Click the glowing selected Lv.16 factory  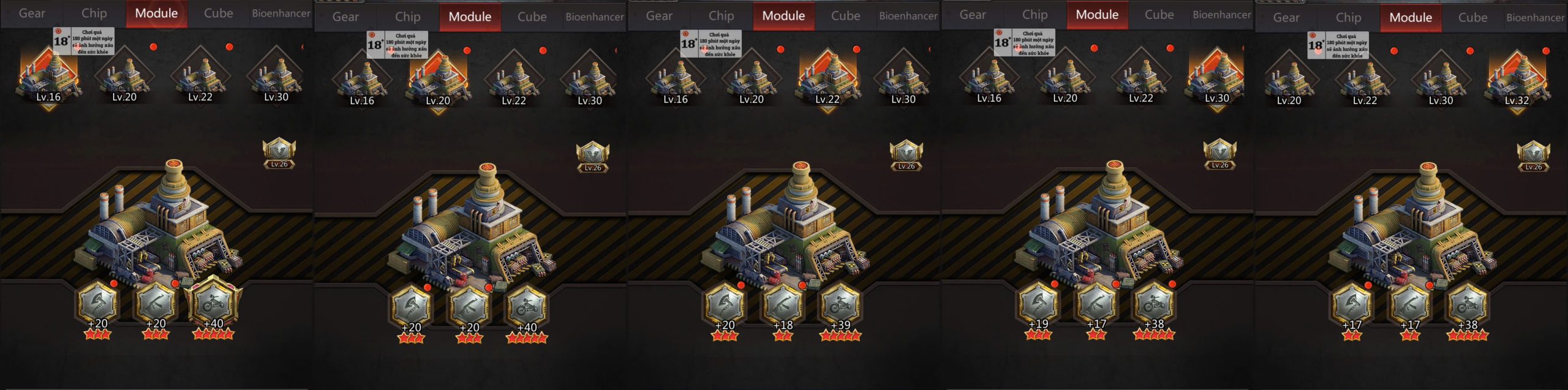pyautogui.click(x=48, y=77)
